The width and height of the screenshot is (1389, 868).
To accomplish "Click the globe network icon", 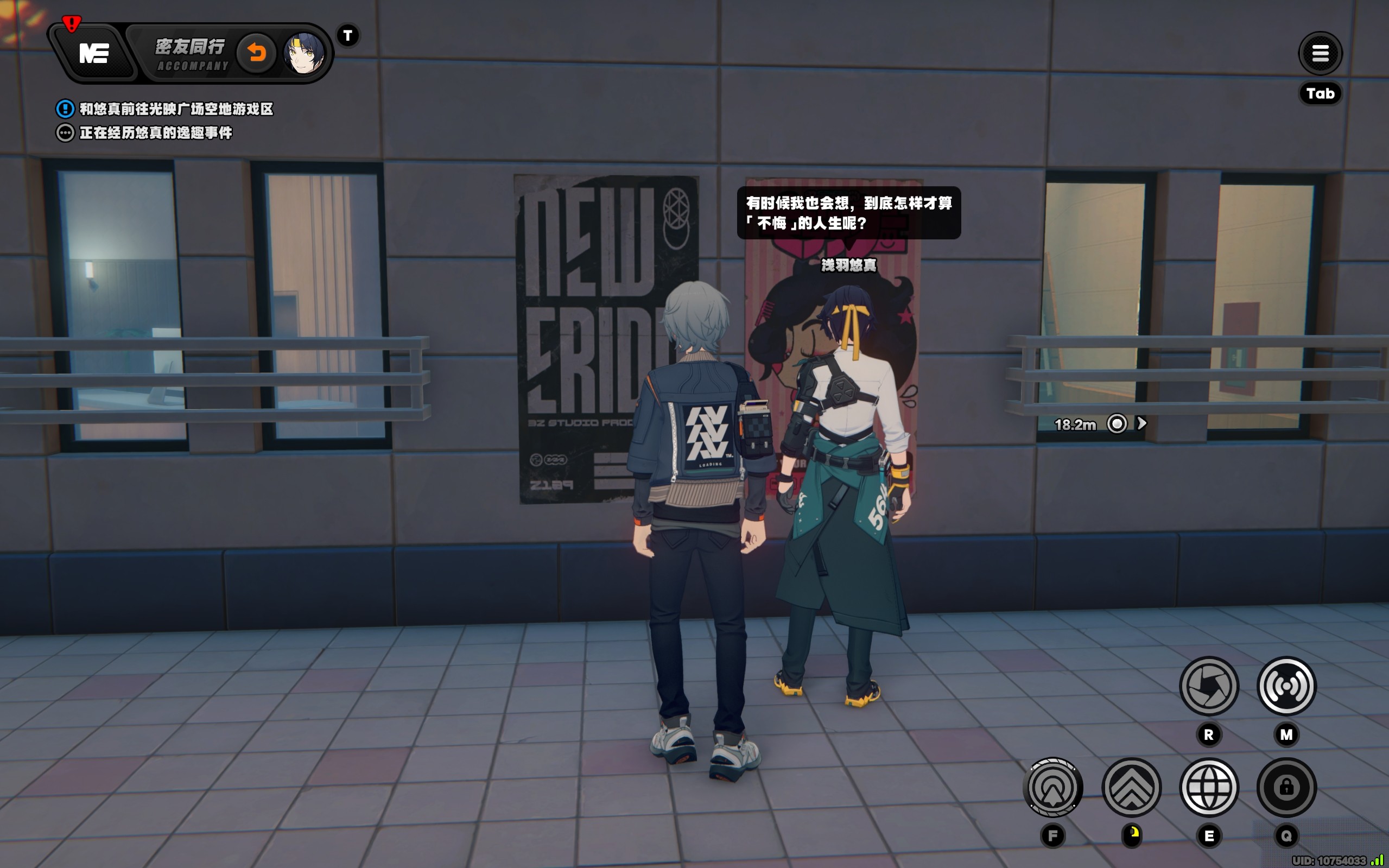I will [1208, 787].
